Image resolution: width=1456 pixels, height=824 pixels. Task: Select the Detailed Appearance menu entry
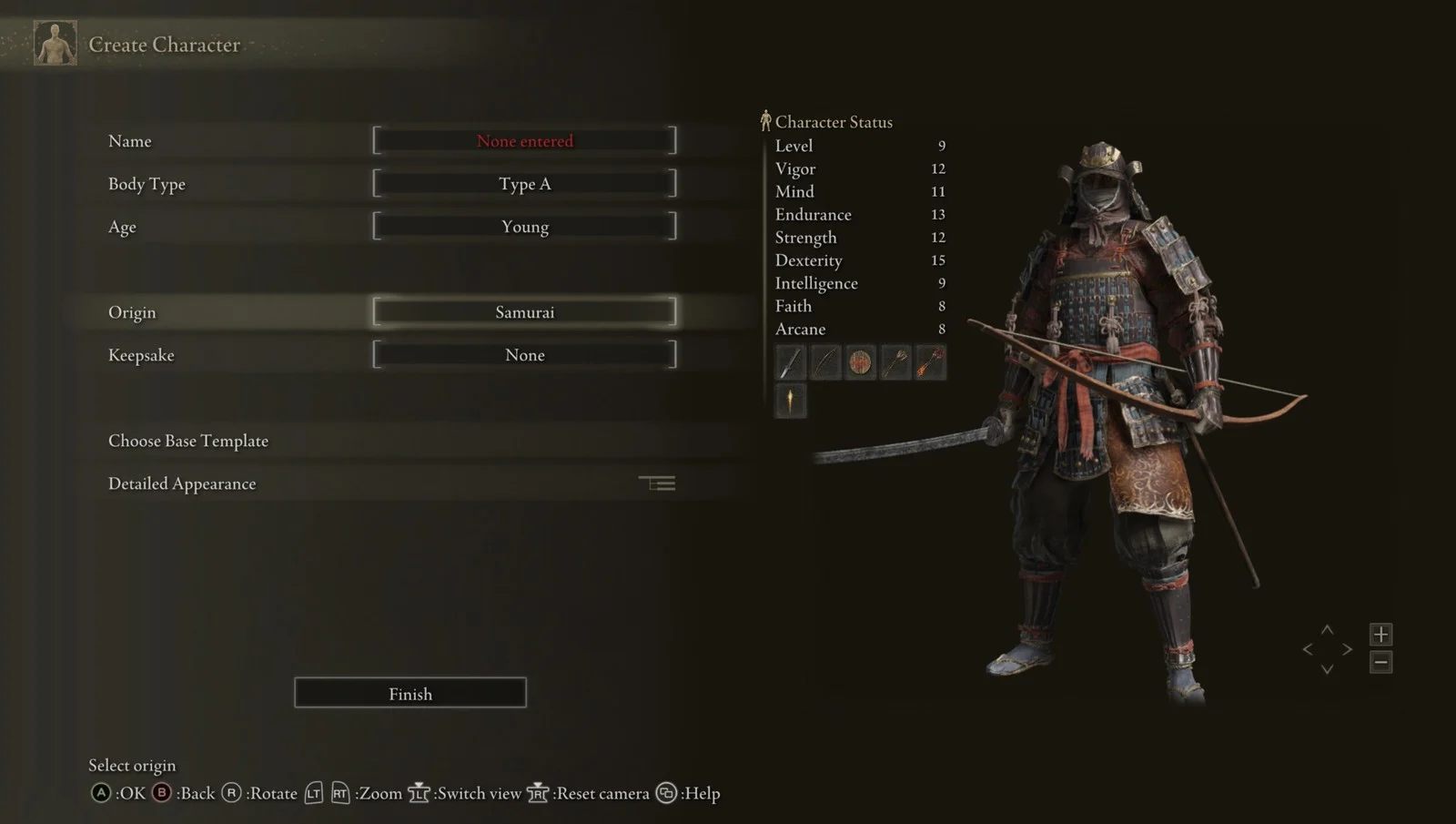pos(181,483)
